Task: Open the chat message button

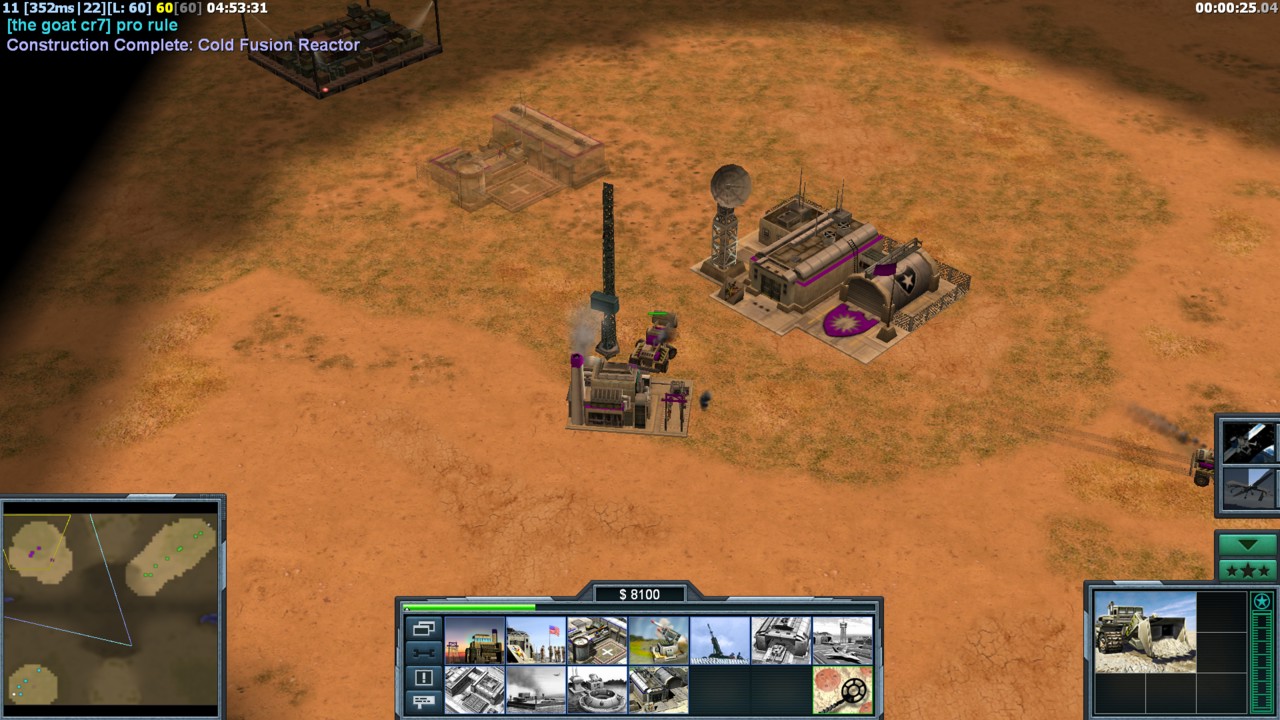Action: point(423,702)
